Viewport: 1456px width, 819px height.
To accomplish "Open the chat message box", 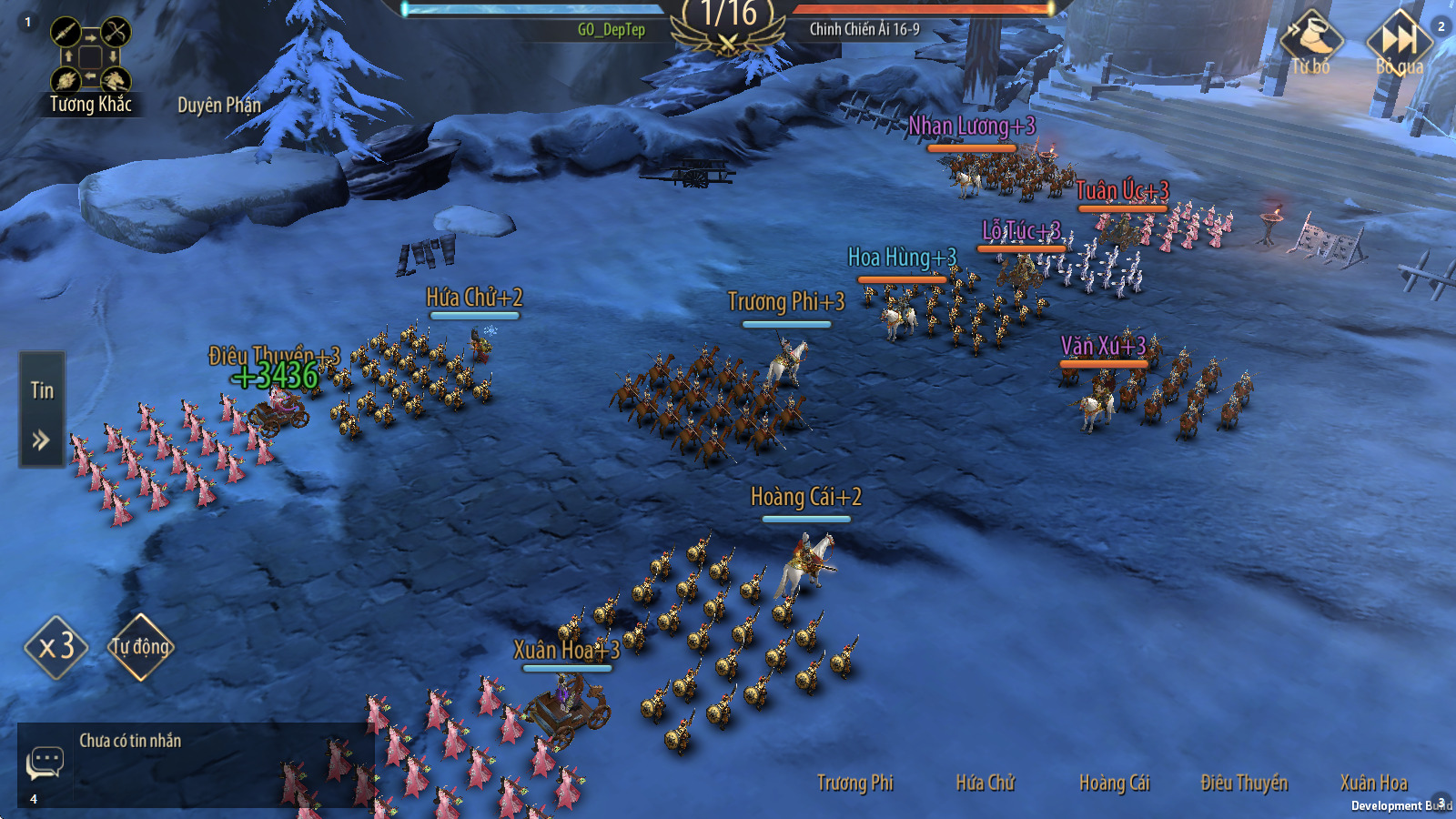I will pos(45,763).
